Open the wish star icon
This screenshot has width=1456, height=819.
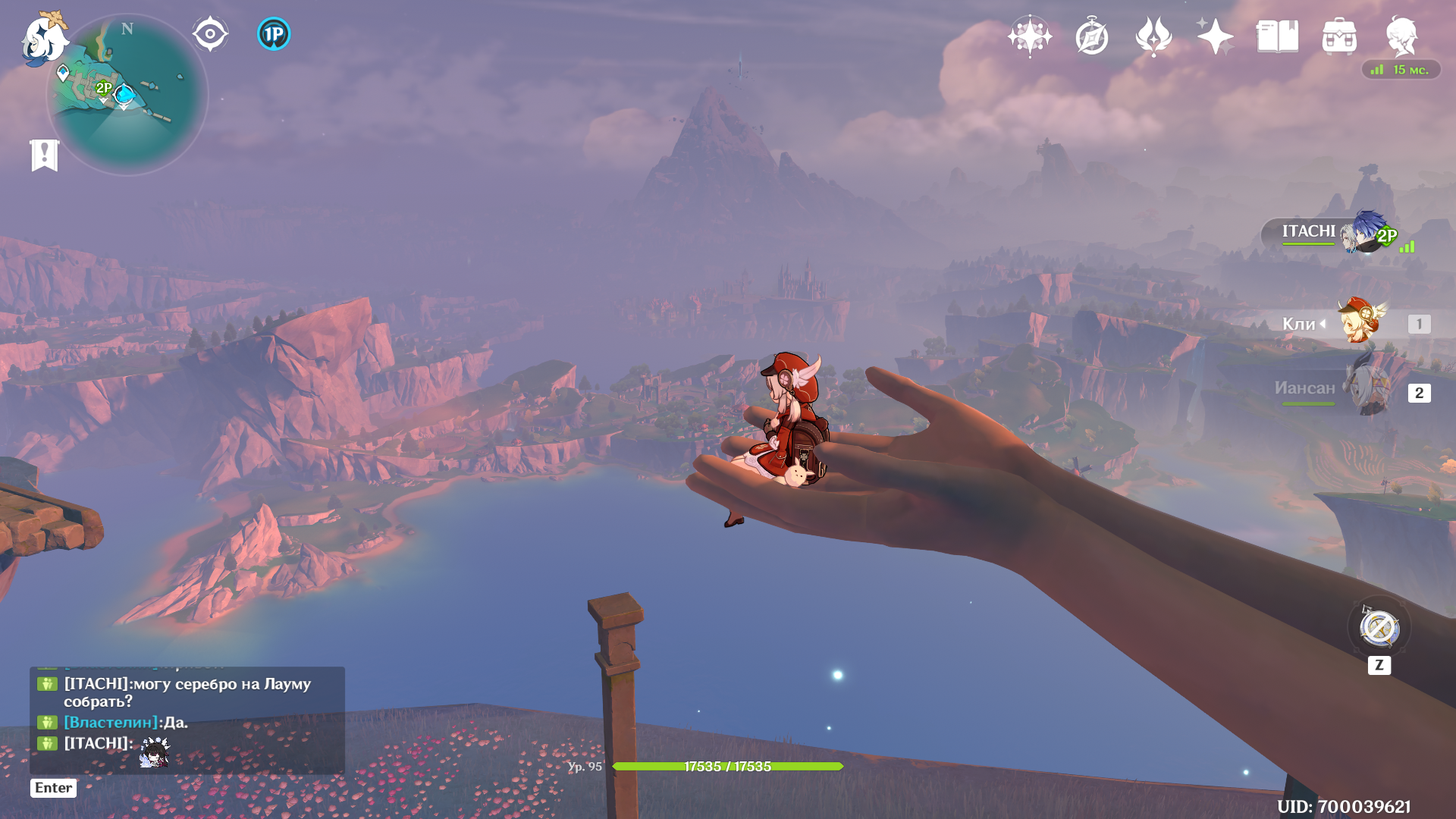[x=1030, y=36]
